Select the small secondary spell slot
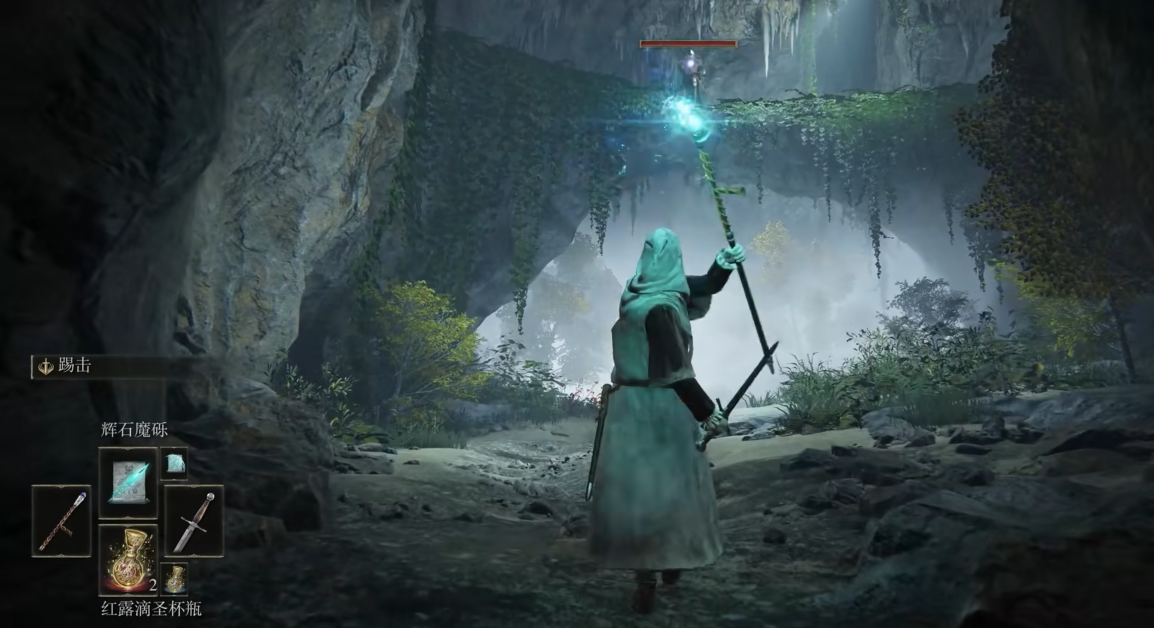Viewport: 1154px width, 628px height. [174, 462]
